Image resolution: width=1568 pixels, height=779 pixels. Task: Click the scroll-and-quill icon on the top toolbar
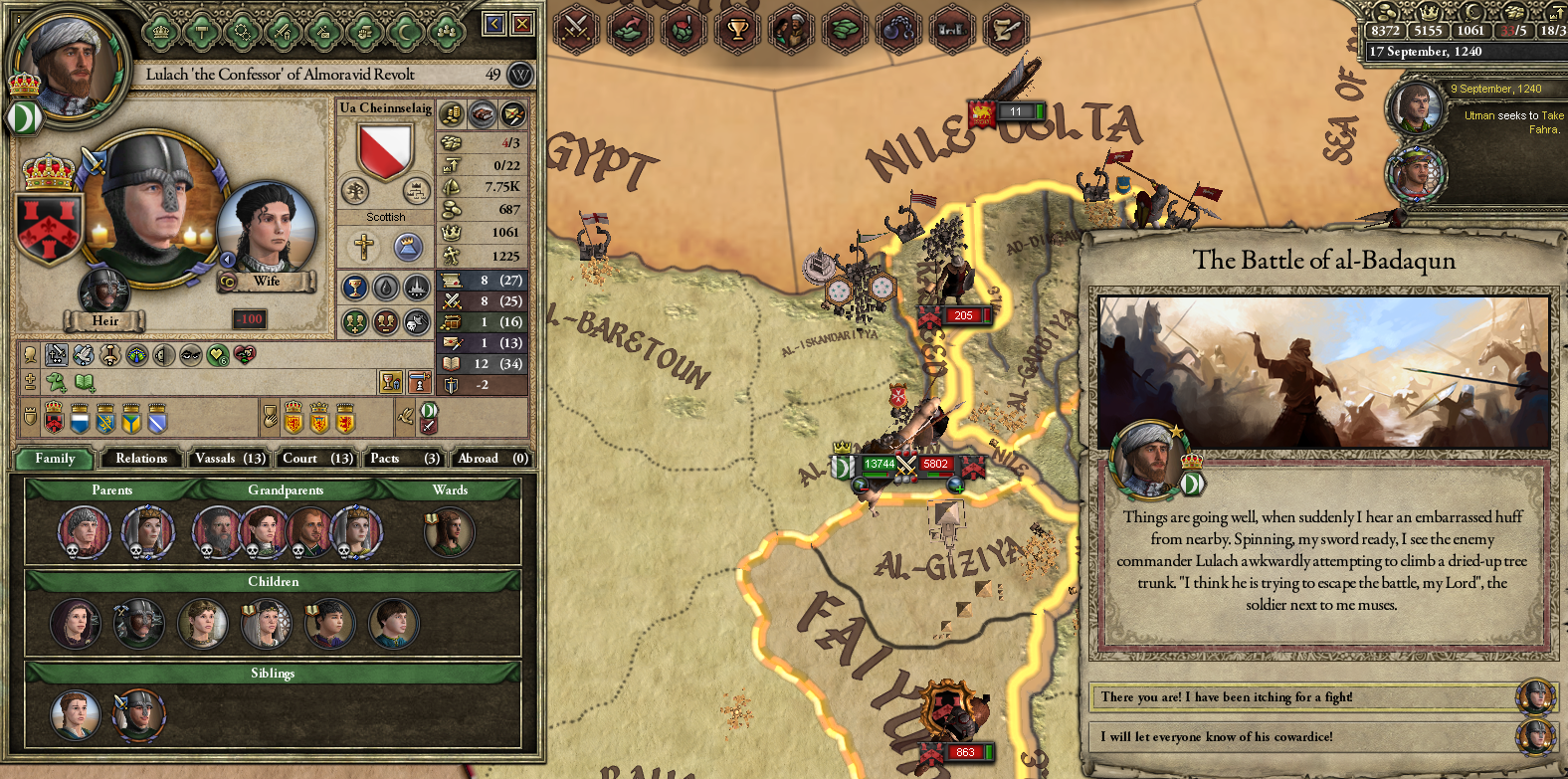tap(1007, 30)
